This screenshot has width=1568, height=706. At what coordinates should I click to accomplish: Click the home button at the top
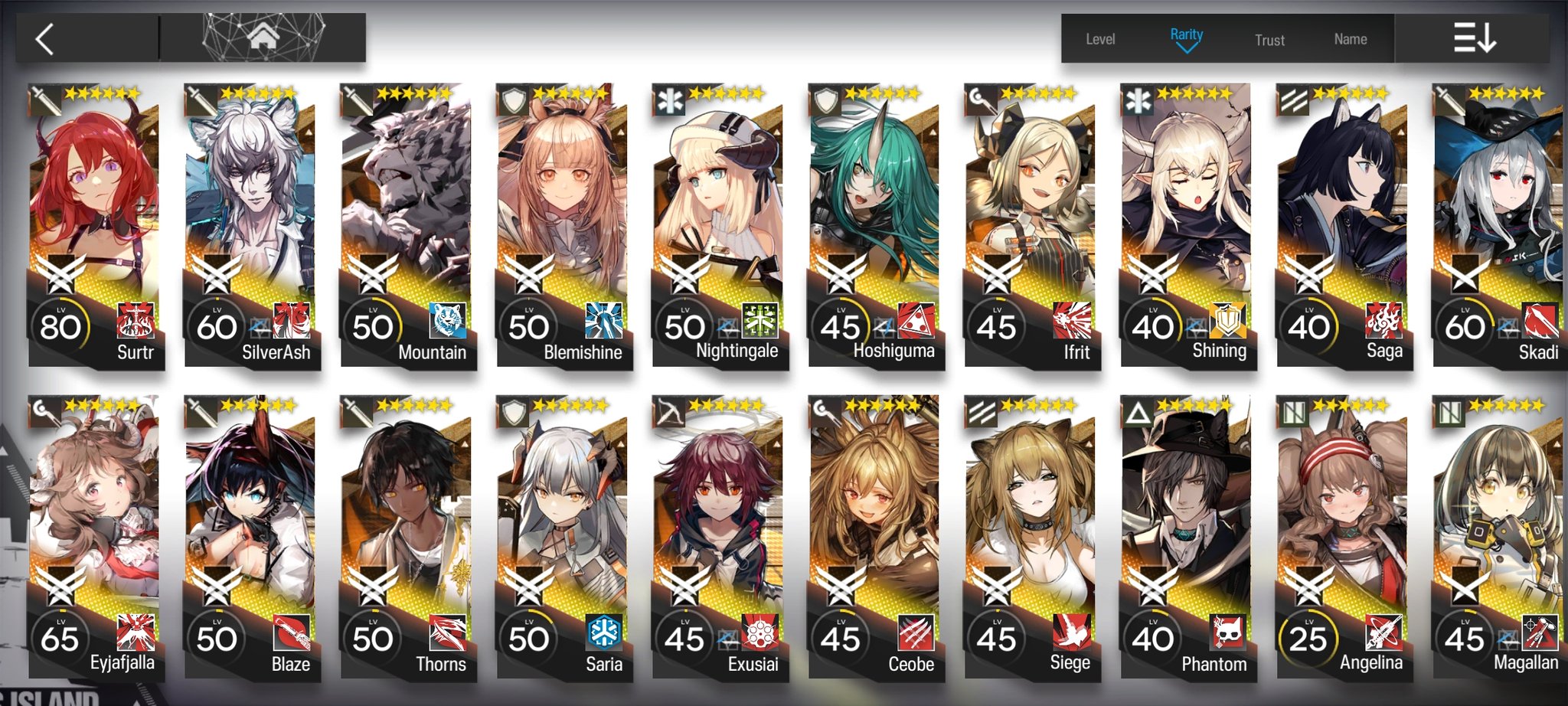pos(264,37)
